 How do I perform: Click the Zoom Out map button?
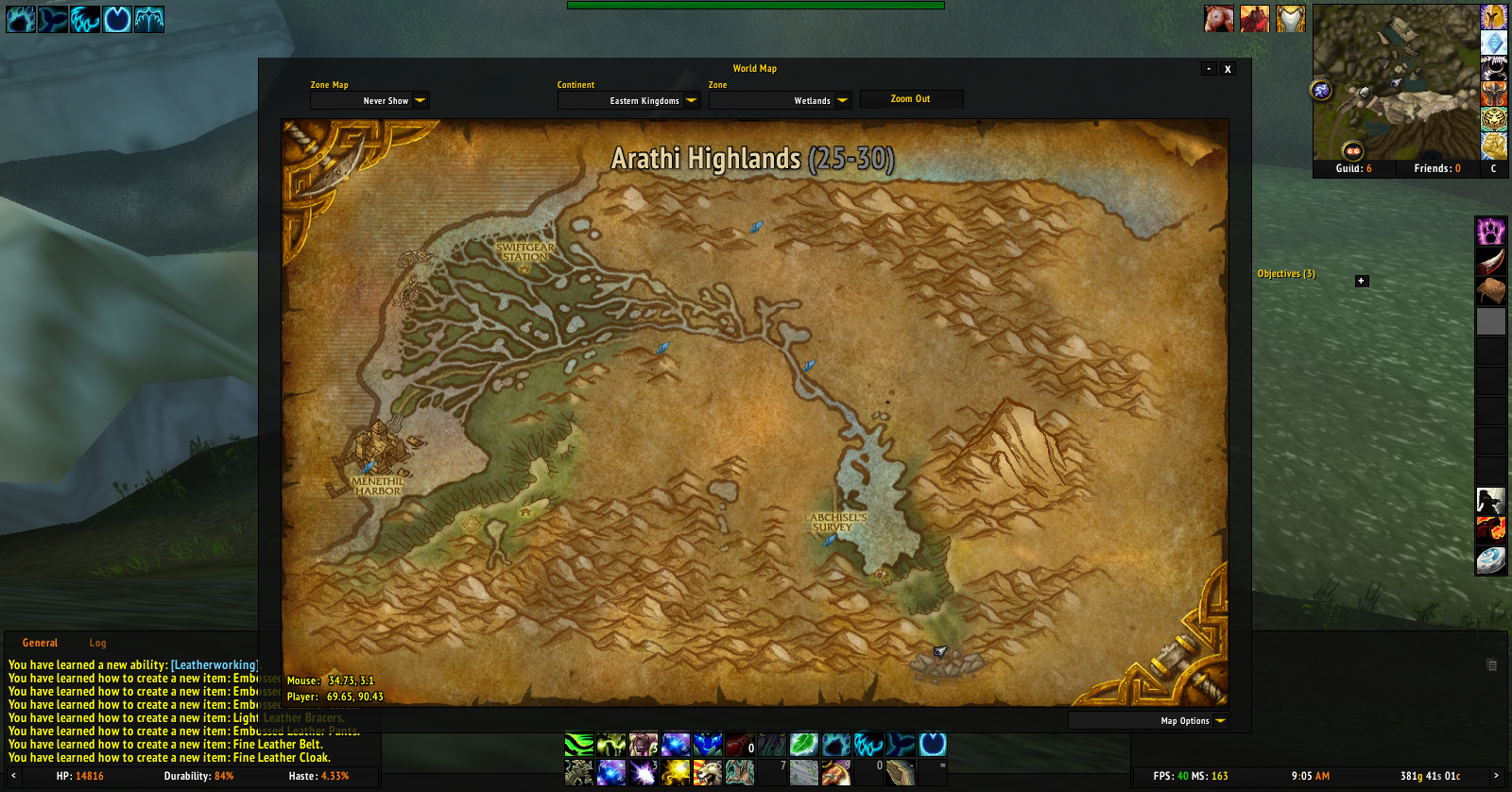click(x=910, y=99)
